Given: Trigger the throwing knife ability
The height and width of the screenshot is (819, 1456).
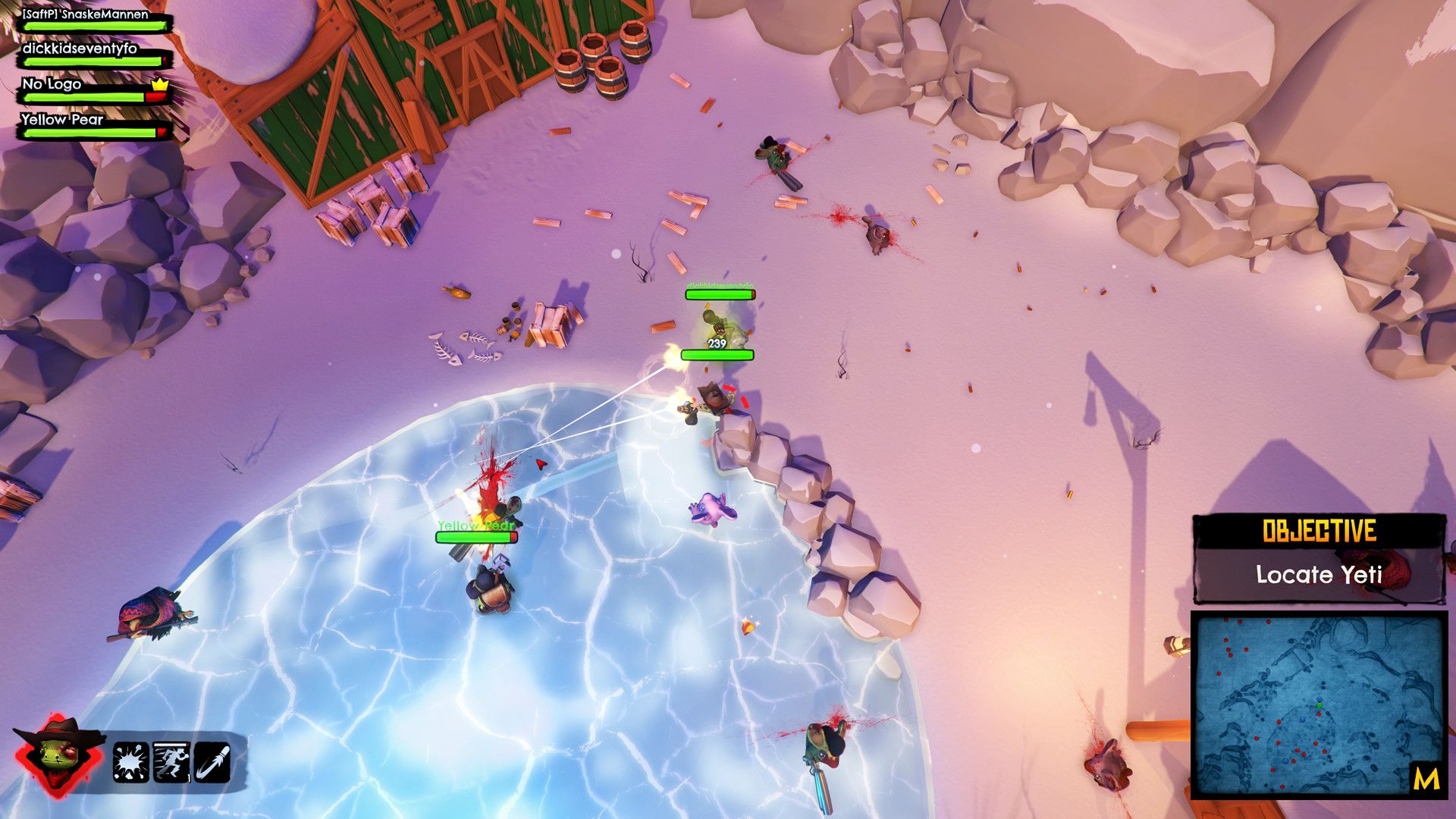Looking at the screenshot, I should 211,762.
